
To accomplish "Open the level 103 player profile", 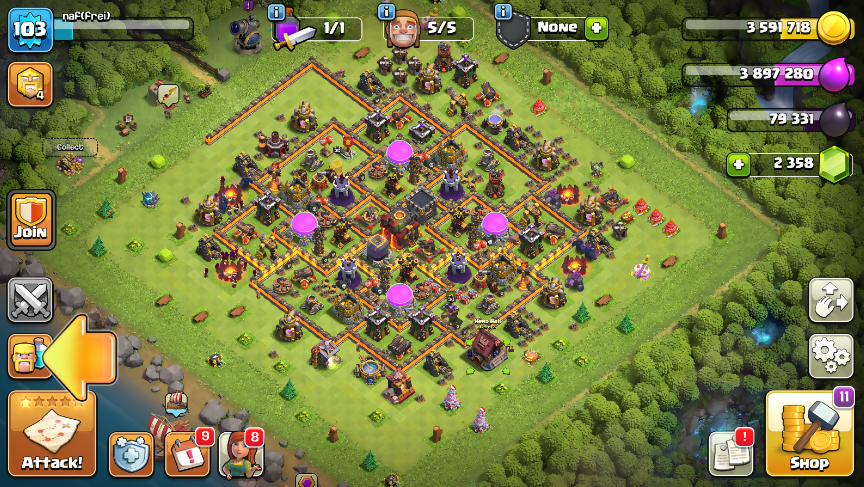I will click(x=30, y=30).
